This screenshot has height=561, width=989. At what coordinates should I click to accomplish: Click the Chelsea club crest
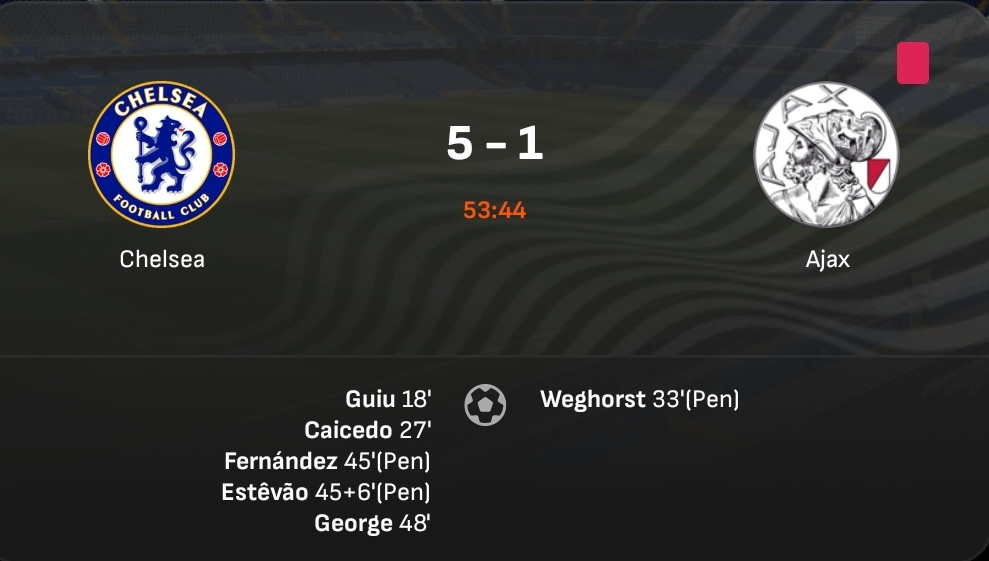[161, 154]
